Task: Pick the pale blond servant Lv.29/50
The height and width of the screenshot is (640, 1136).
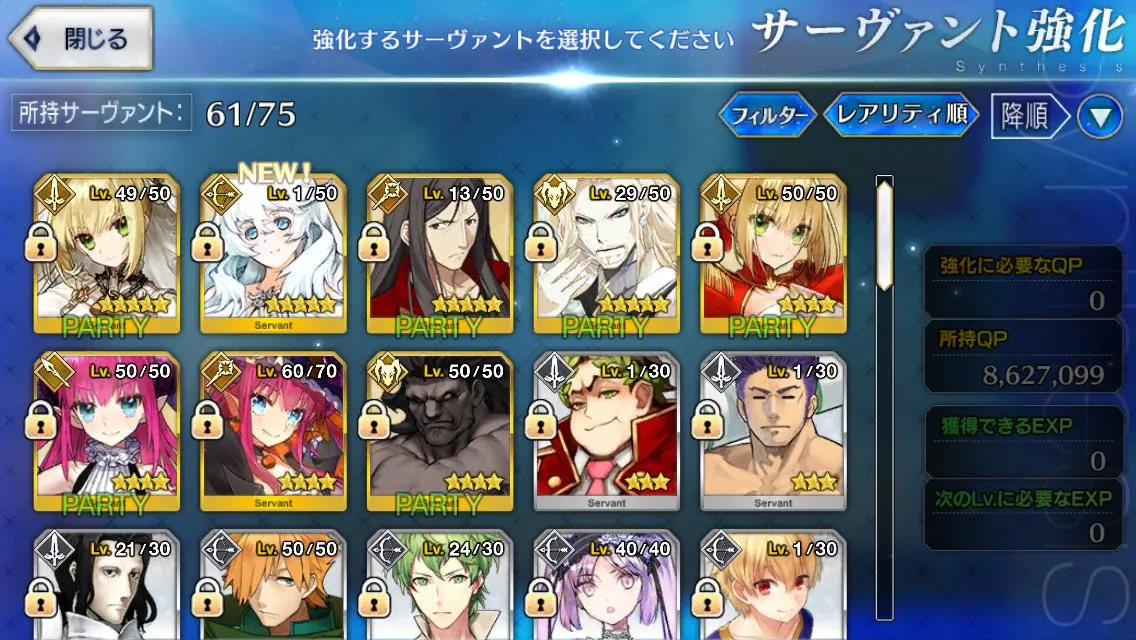Action: point(606,255)
